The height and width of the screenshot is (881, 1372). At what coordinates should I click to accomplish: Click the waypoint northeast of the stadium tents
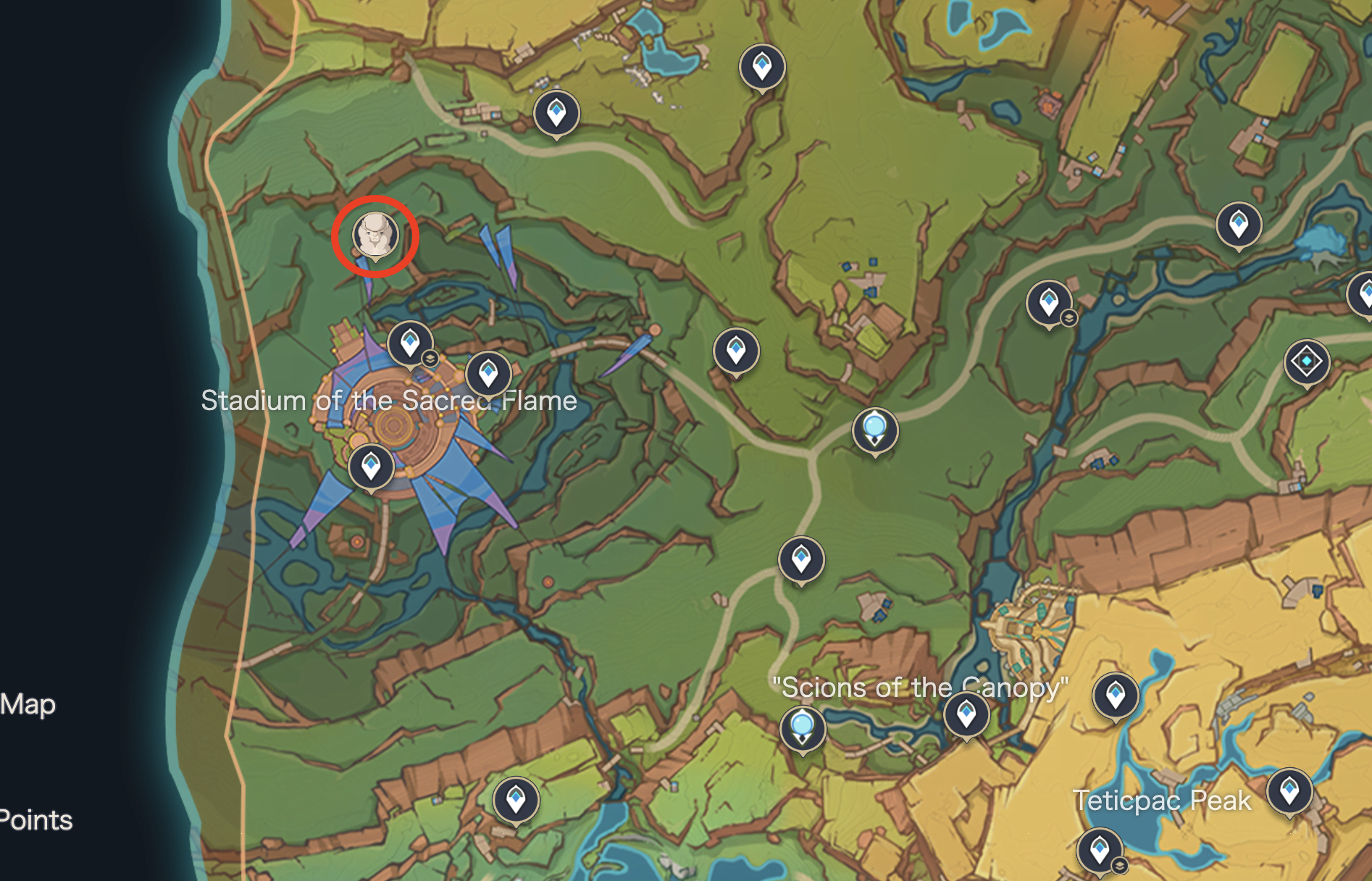click(488, 375)
